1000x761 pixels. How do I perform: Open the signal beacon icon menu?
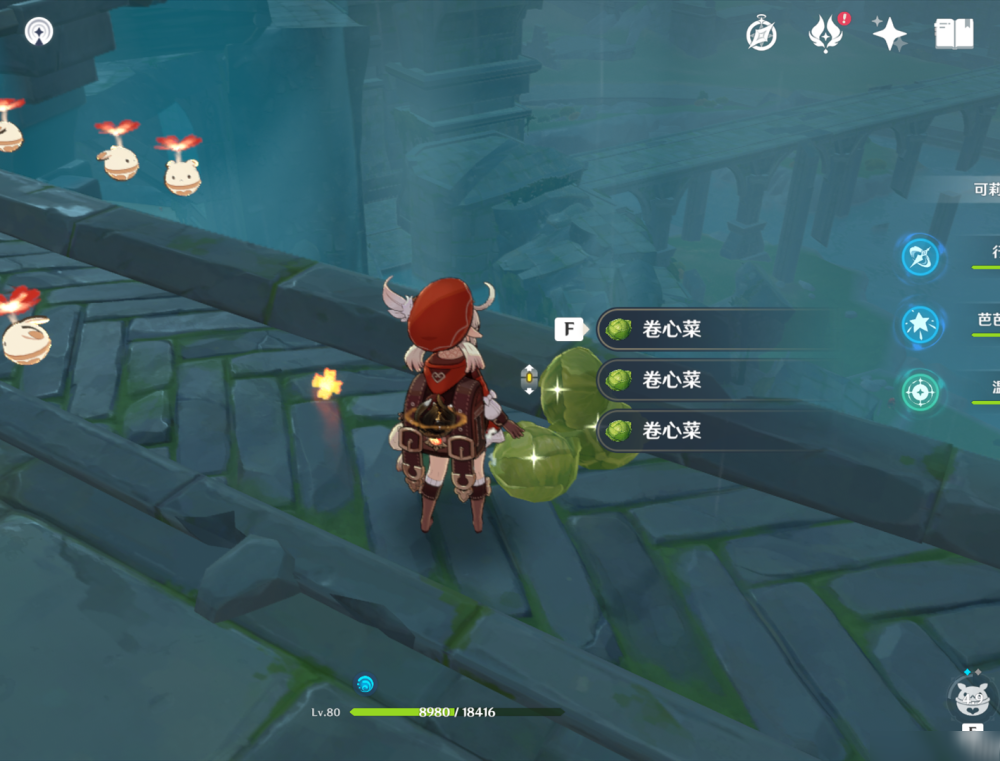click(39, 31)
